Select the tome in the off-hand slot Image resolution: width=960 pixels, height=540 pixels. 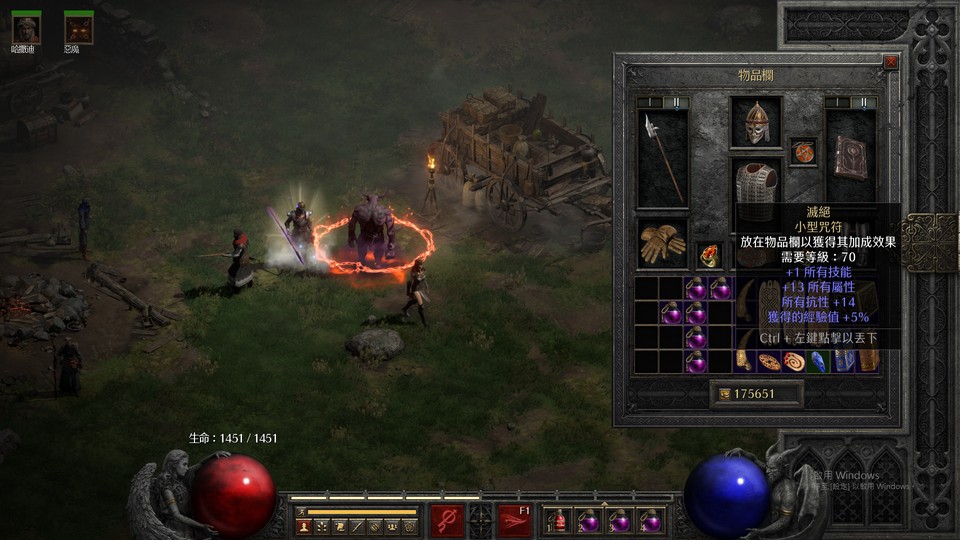(x=850, y=158)
